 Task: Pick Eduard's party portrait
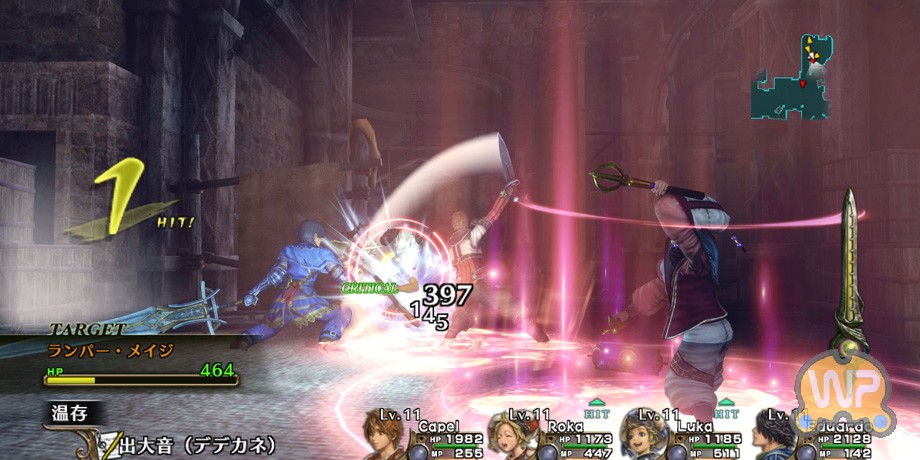(x=771, y=437)
